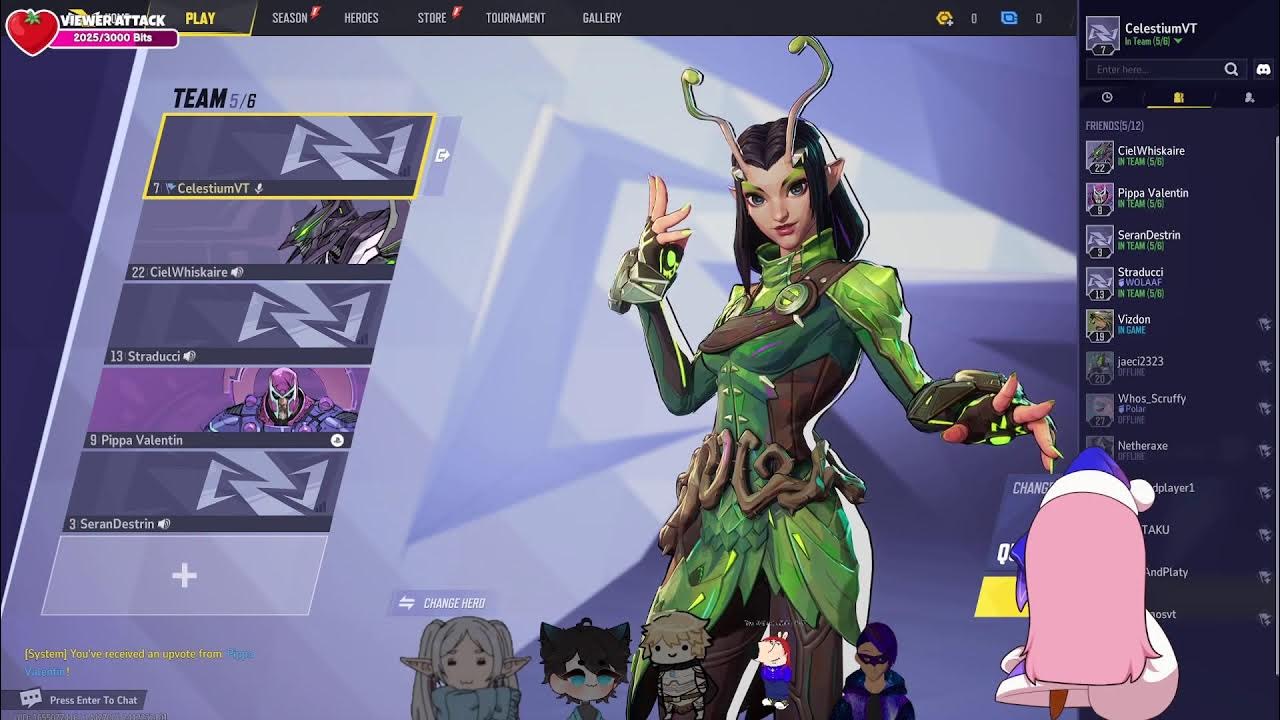This screenshot has width=1280, height=720.
Task: Focus the friend search input field
Action: point(1155,69)
